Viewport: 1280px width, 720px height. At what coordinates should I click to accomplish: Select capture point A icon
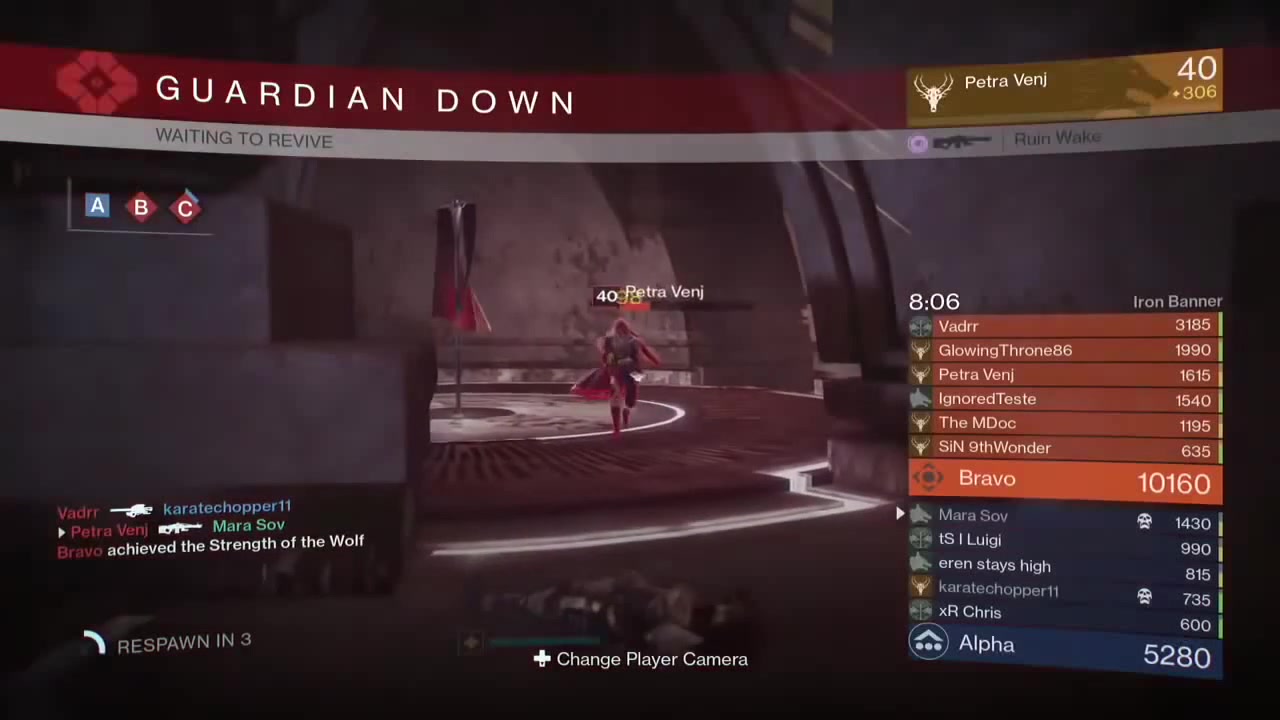[x=97, y=207]
